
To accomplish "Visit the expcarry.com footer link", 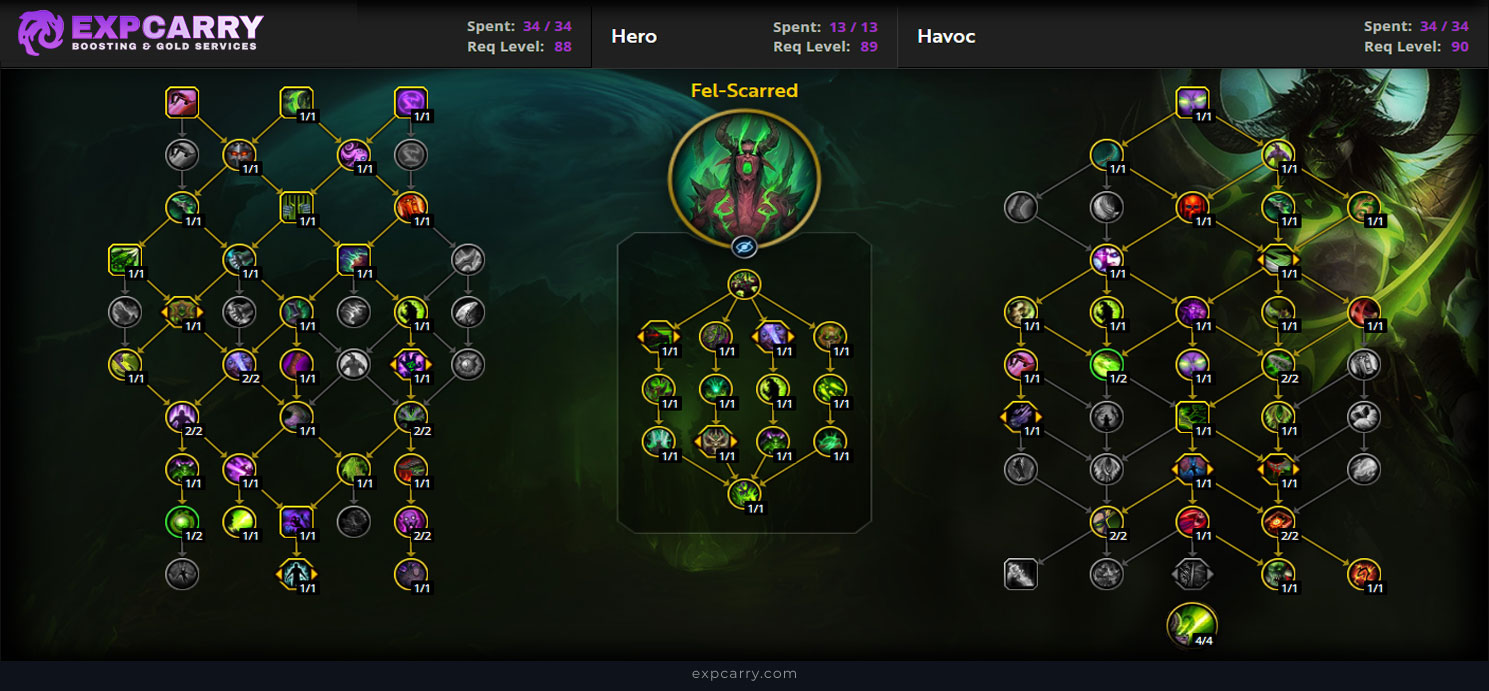I will (x=744, y=674).
